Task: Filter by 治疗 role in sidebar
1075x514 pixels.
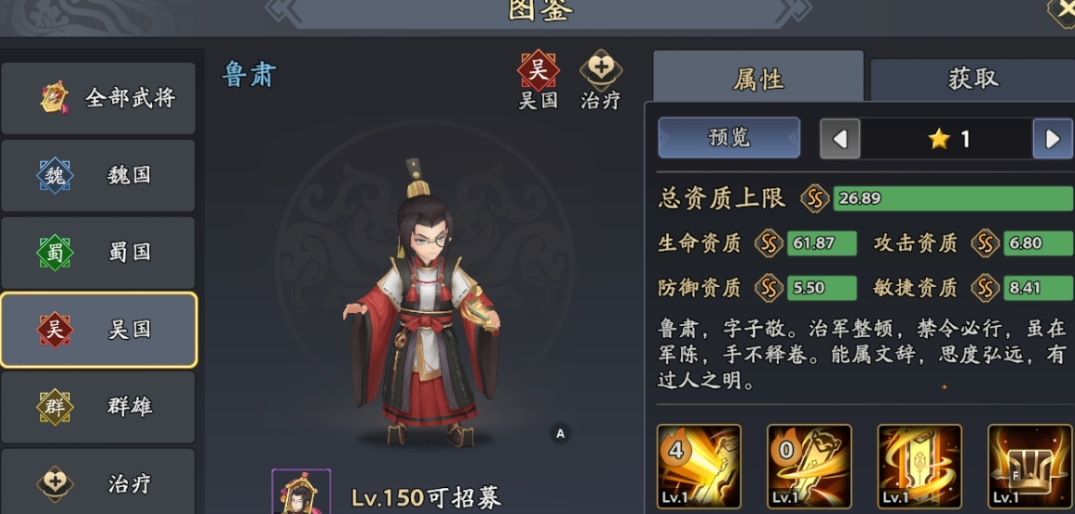Action: tap(98, 484)
